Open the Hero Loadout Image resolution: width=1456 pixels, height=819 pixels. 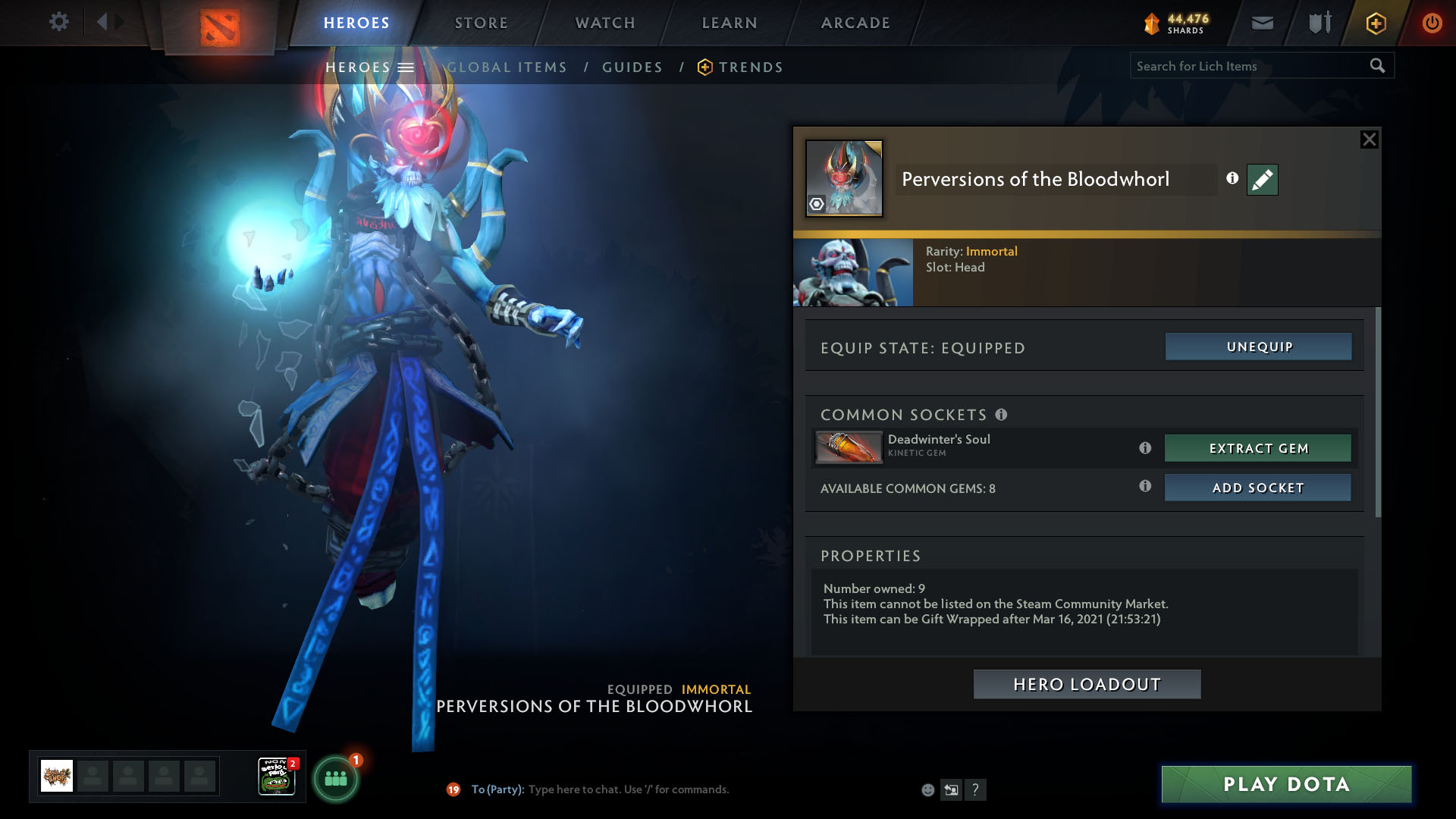tap(1087, 684)
